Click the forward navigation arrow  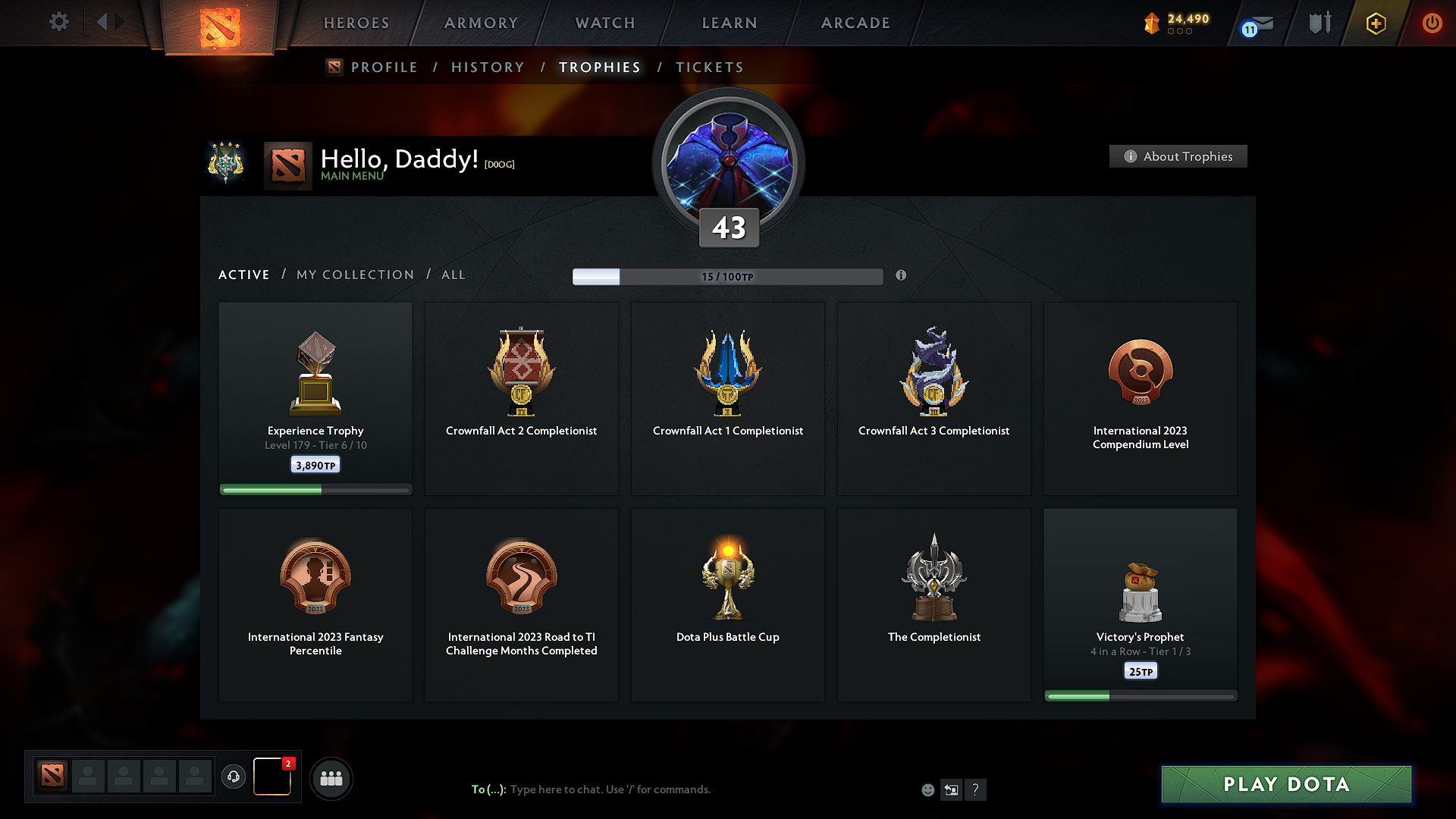click(x=120, y=22)
